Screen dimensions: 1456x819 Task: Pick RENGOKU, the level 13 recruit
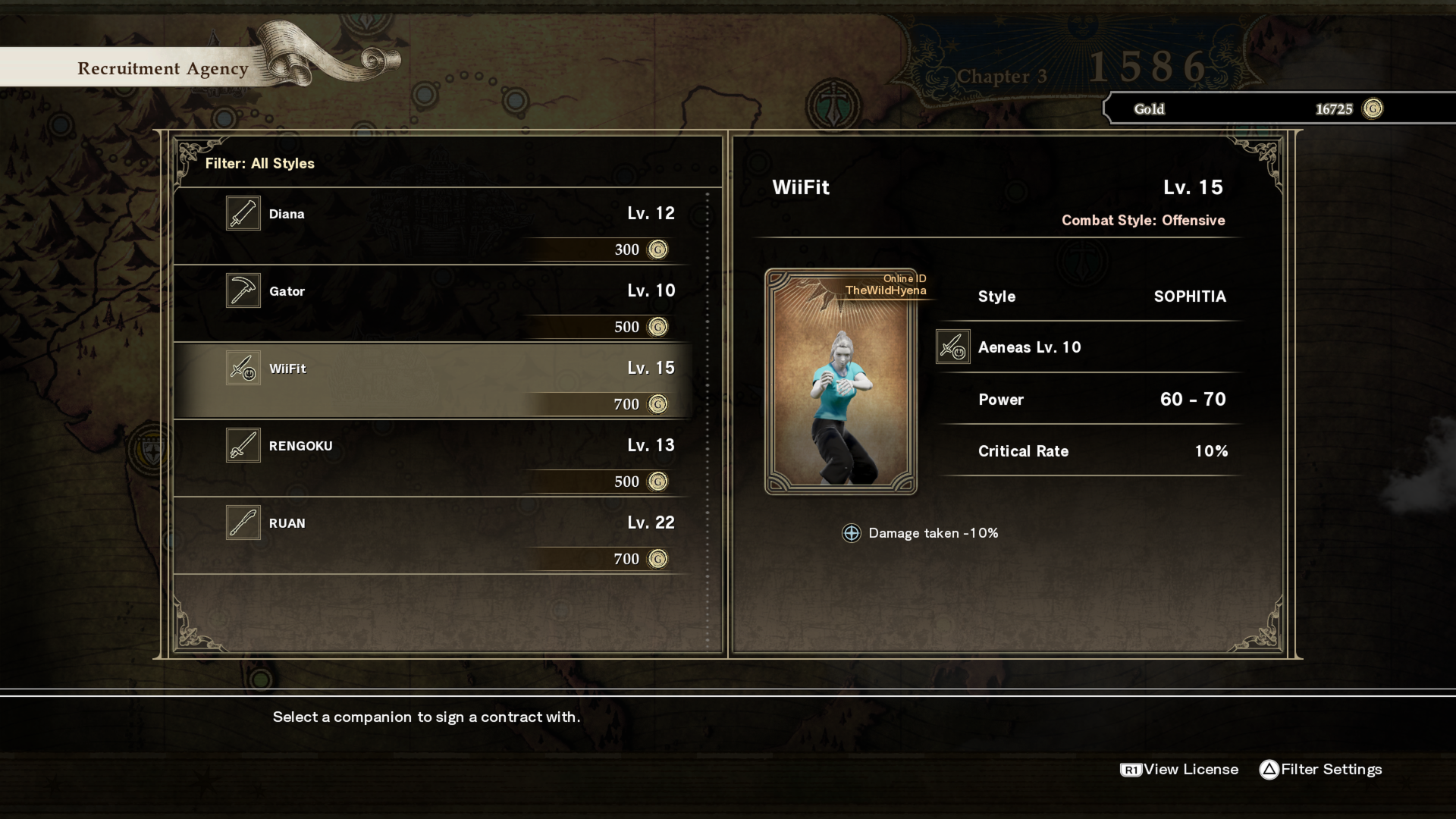432,459
